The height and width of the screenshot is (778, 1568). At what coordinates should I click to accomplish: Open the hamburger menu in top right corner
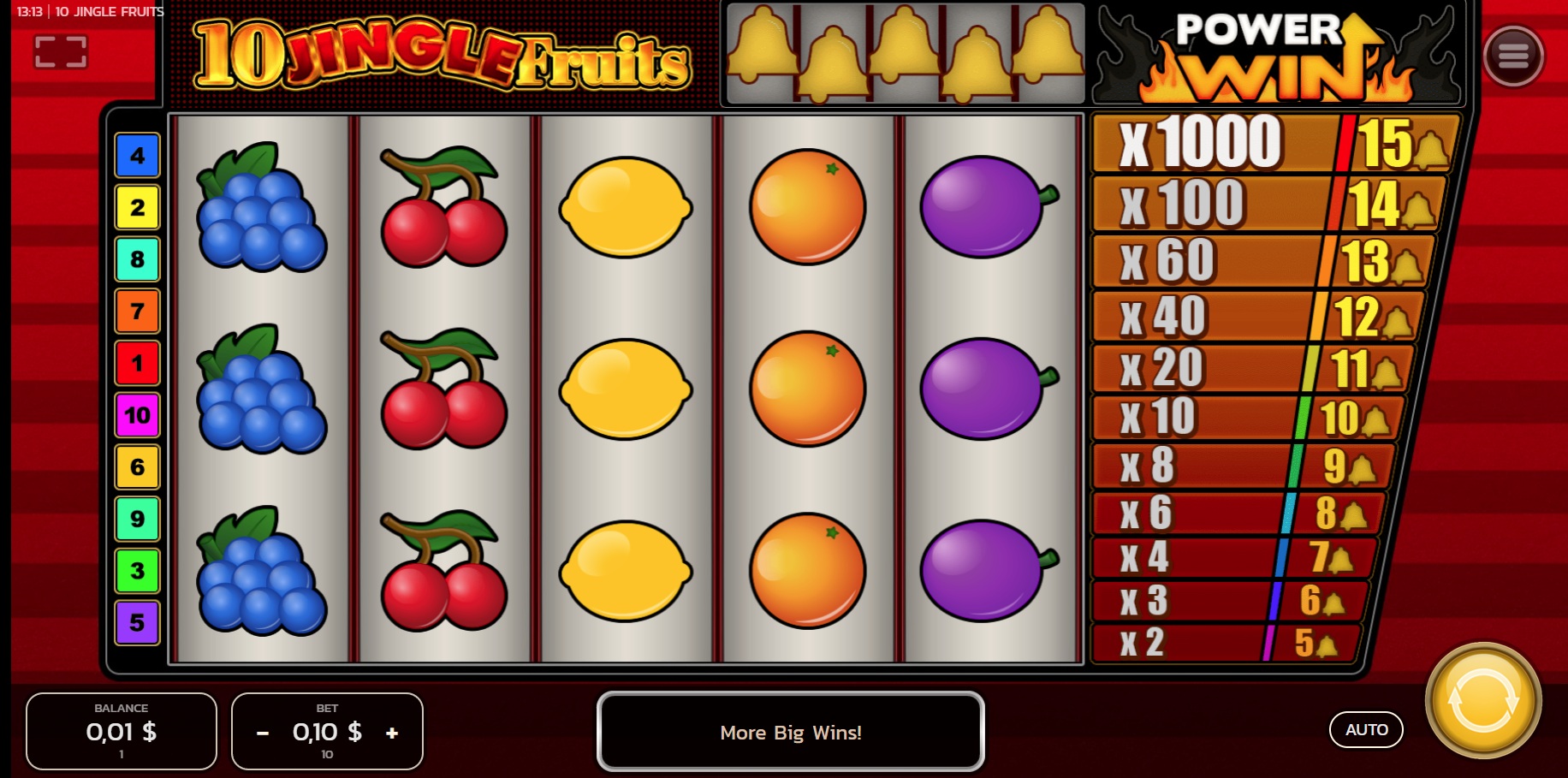1513,54
